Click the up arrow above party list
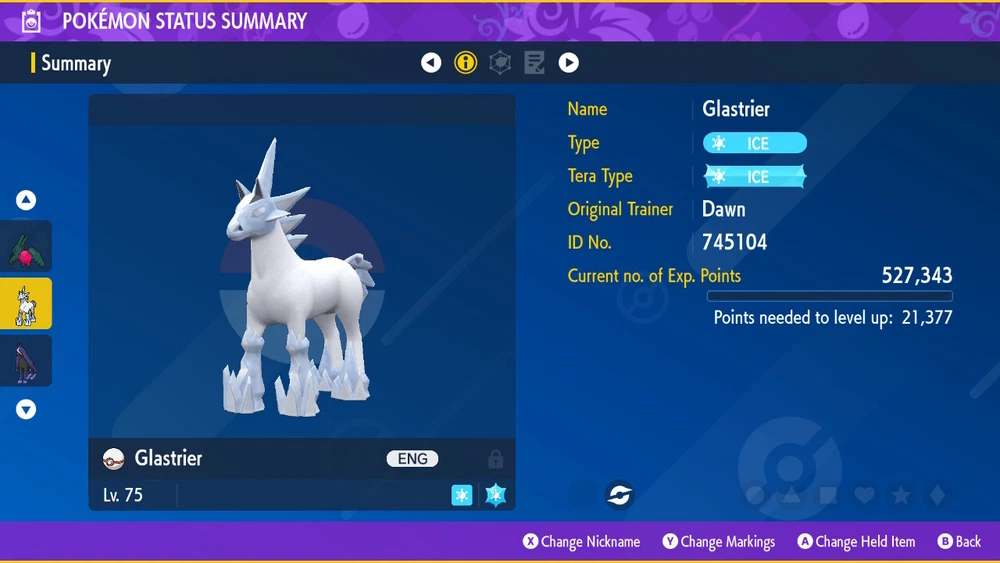 (26, 200)
